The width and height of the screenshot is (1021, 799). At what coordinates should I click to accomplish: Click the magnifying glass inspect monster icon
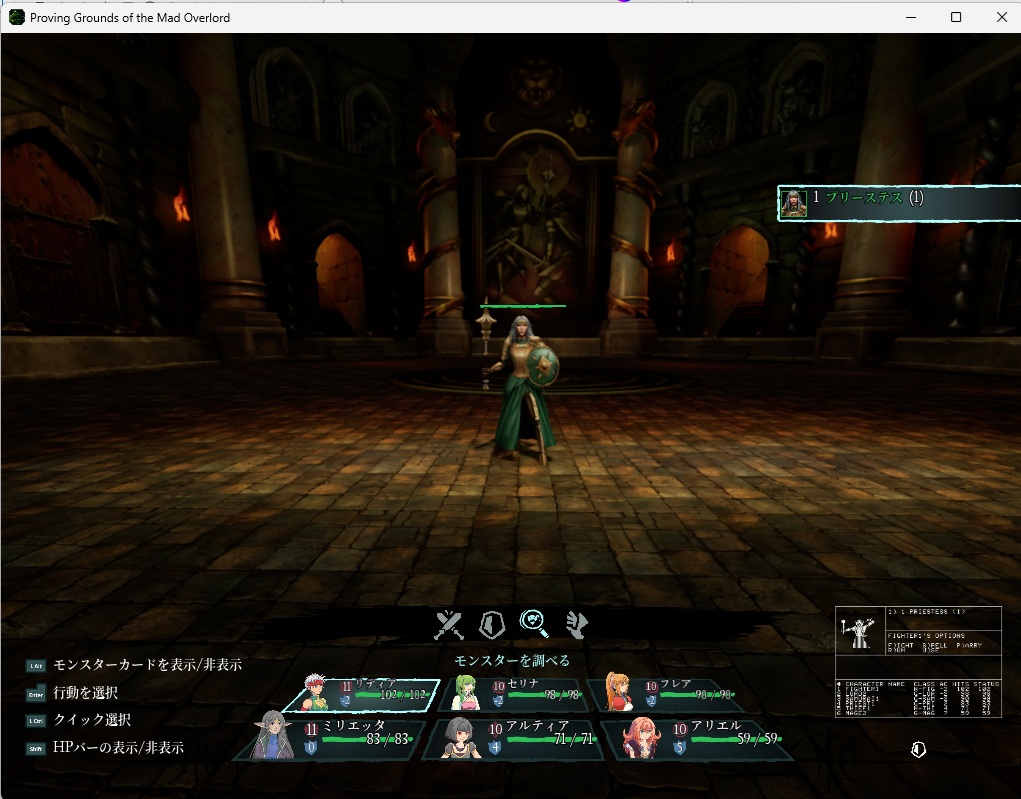(535, 624)
